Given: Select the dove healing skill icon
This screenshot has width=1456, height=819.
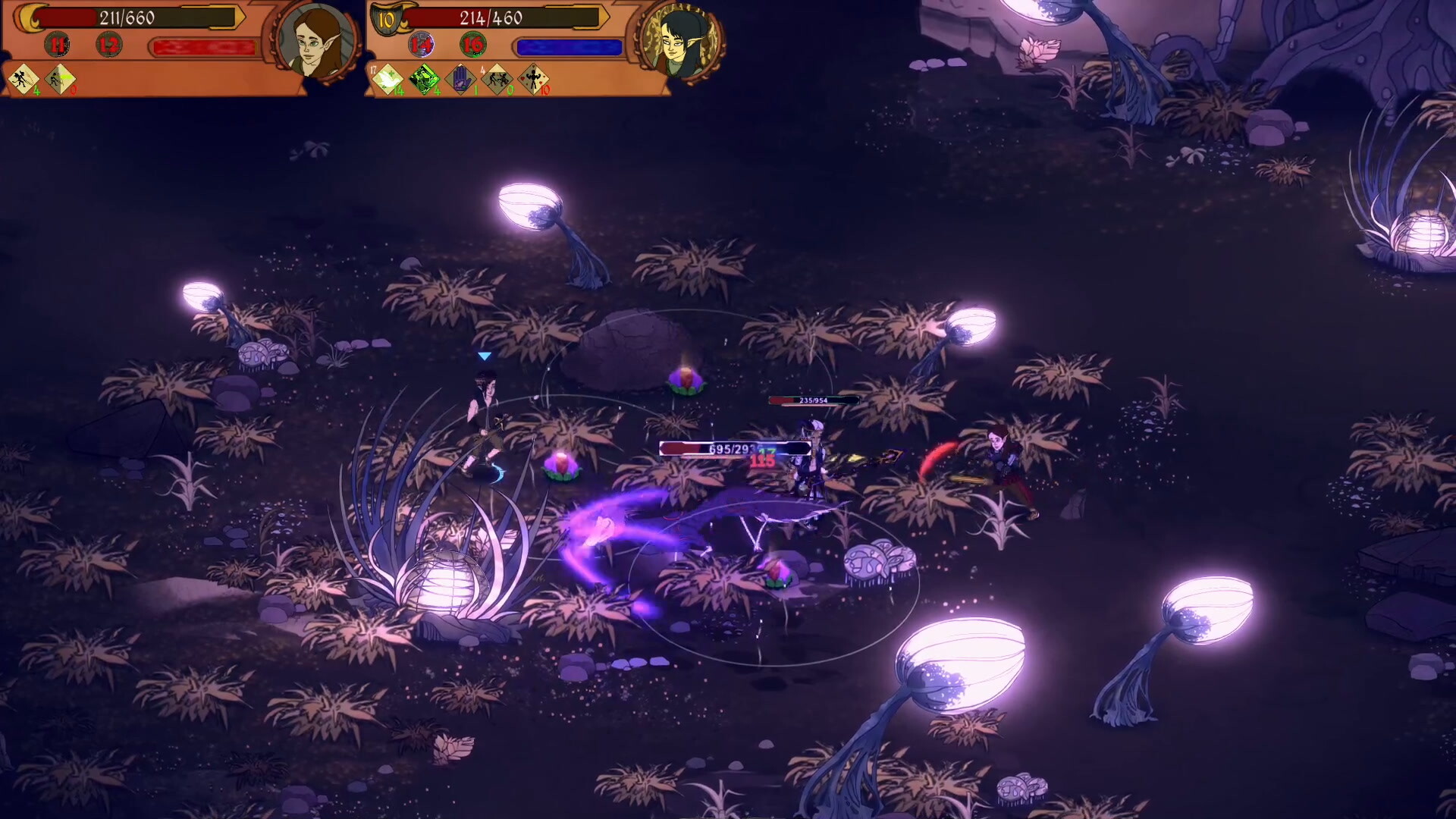Looking at the screenshot, I should point(388,80).
